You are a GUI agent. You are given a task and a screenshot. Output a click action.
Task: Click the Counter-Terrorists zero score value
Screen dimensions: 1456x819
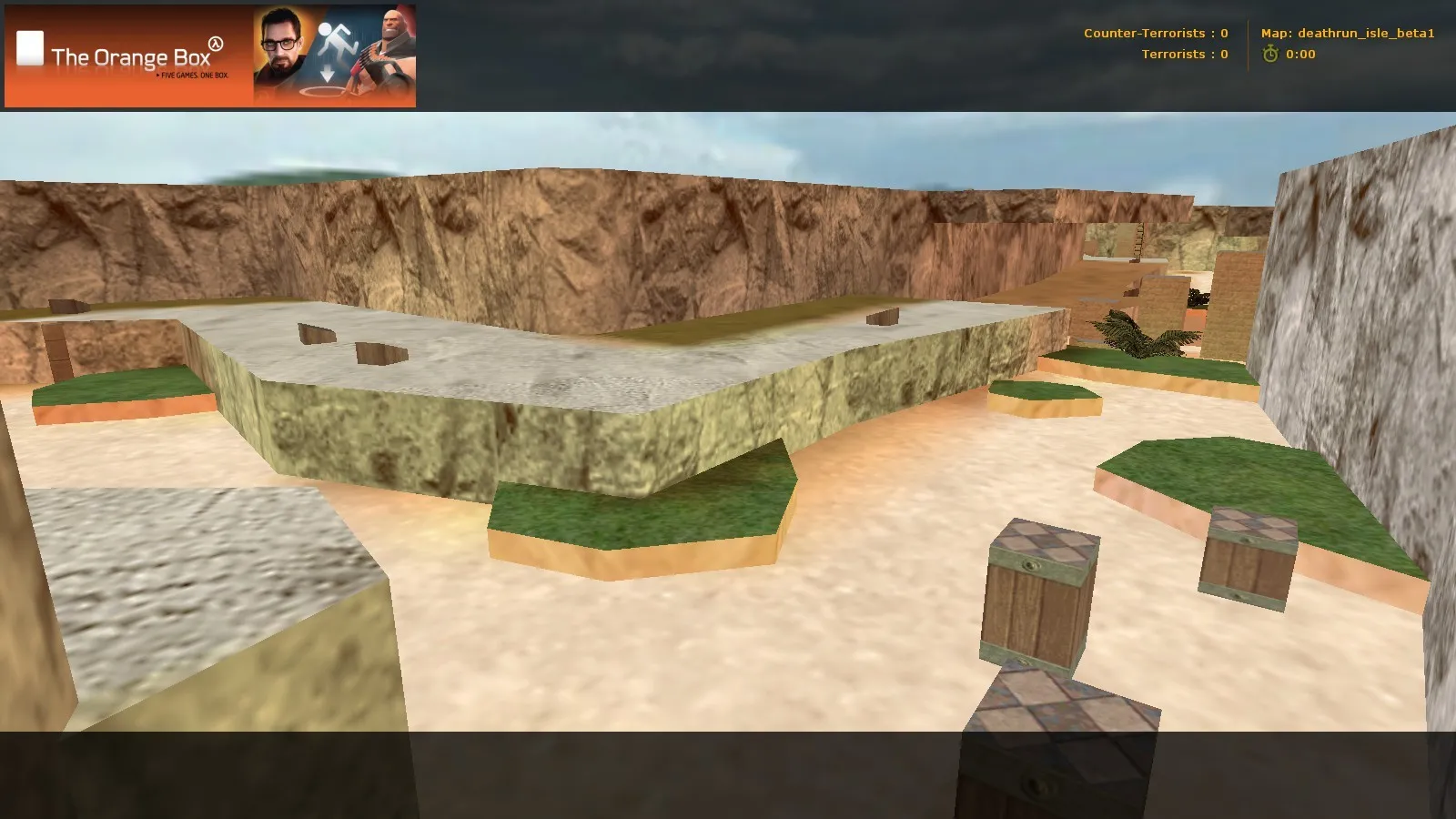1224,34
